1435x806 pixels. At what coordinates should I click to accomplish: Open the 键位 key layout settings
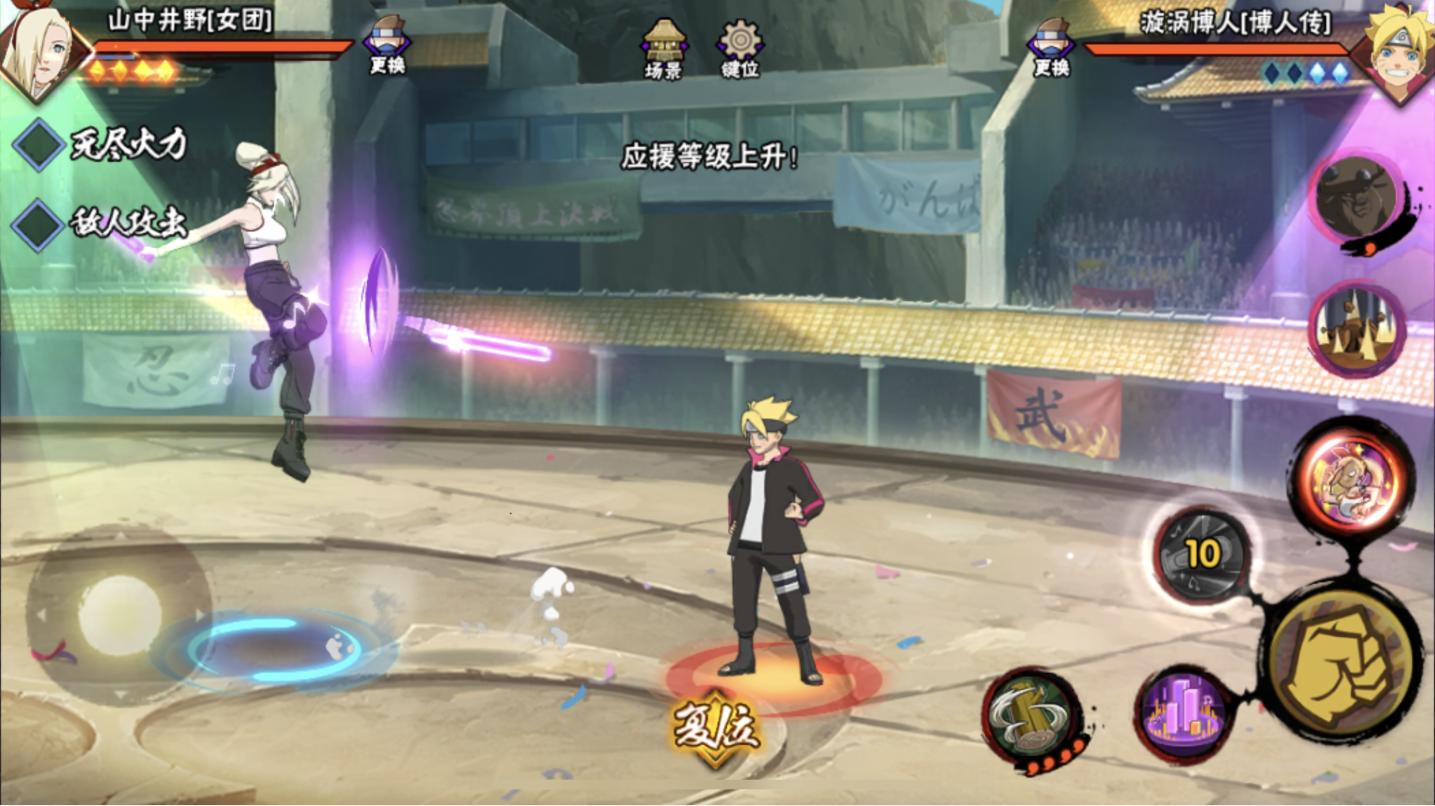coord(740,48)
